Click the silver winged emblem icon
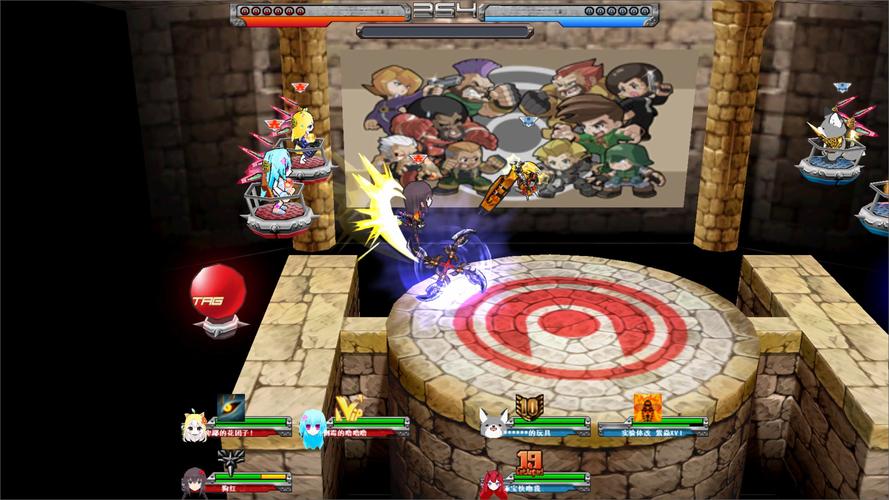Viewport: 889px width, 500px height. tap(231, 461)
